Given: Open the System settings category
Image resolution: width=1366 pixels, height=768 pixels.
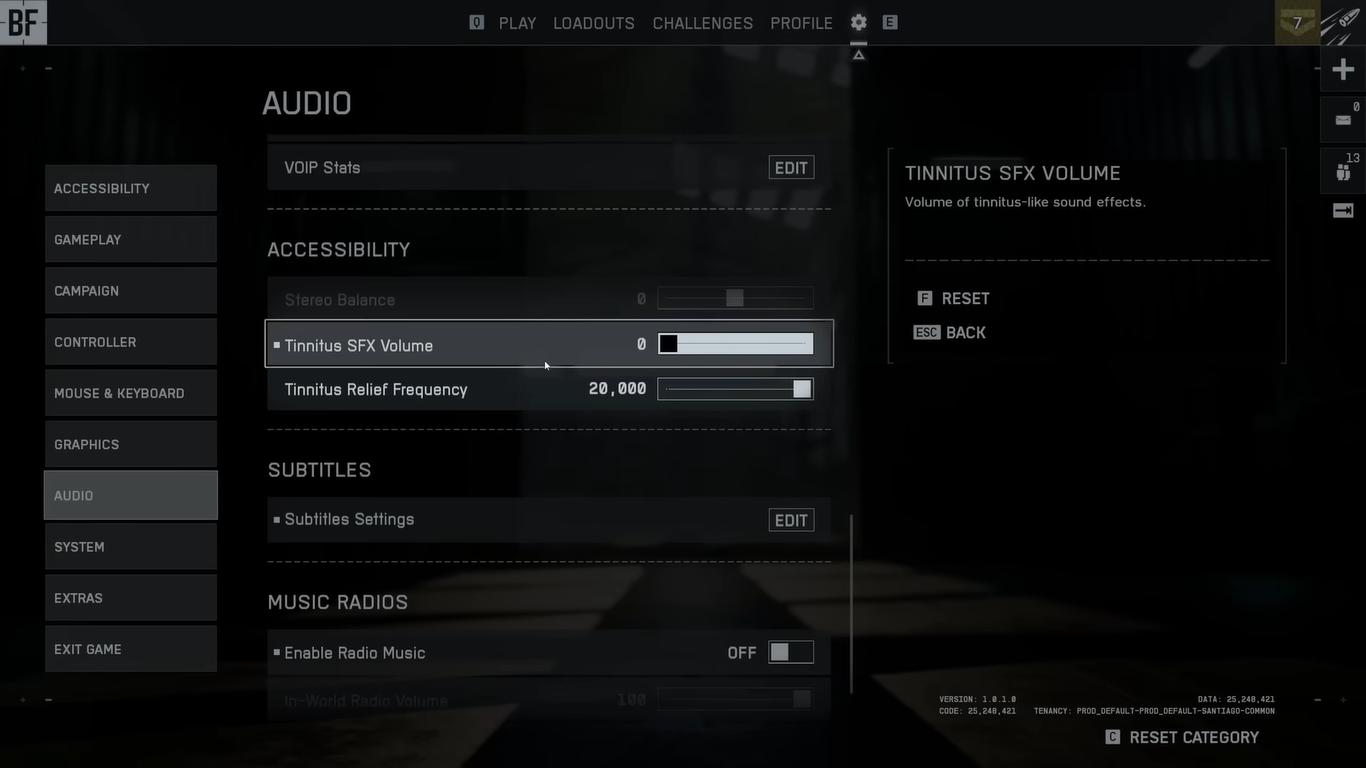Looking at the screenshot, I should tap(130, 547).
